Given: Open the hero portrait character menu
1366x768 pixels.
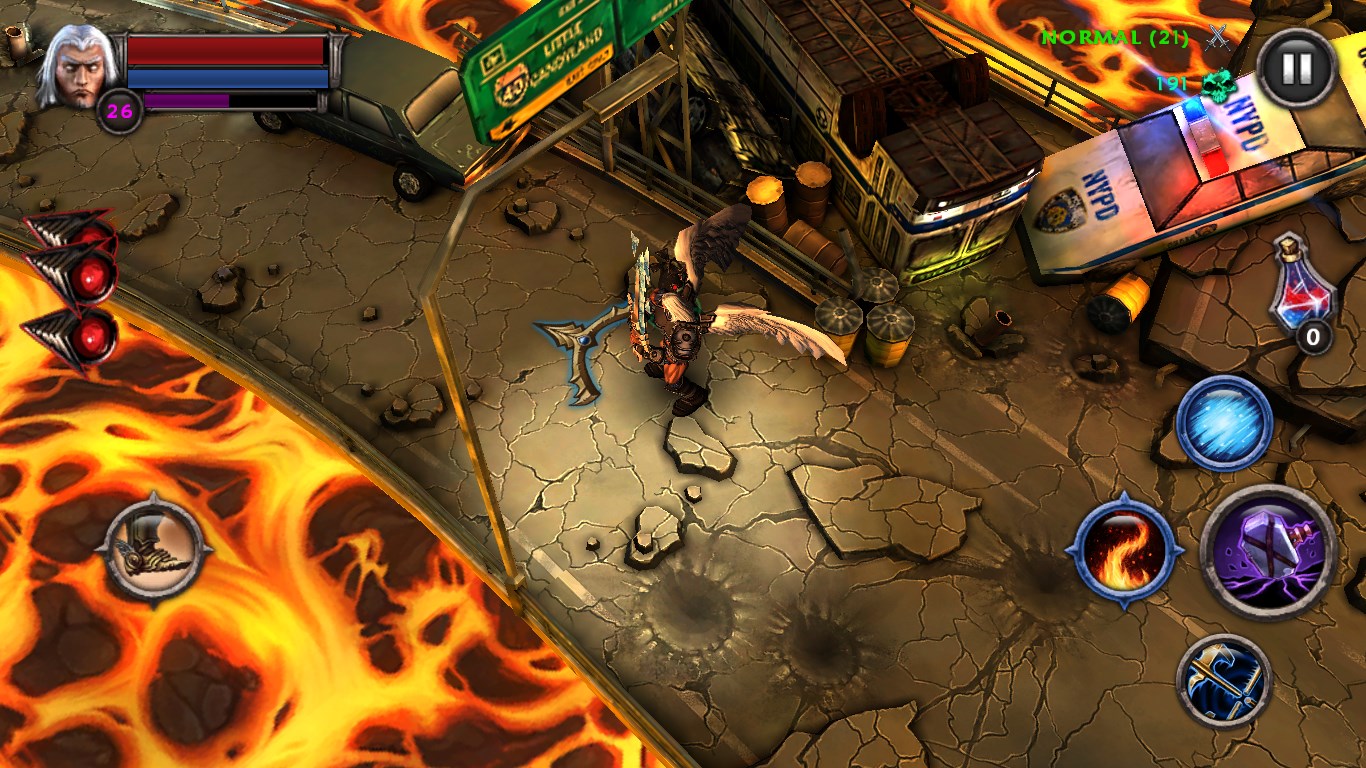Looking at the screenshot, I should [75, 65].
